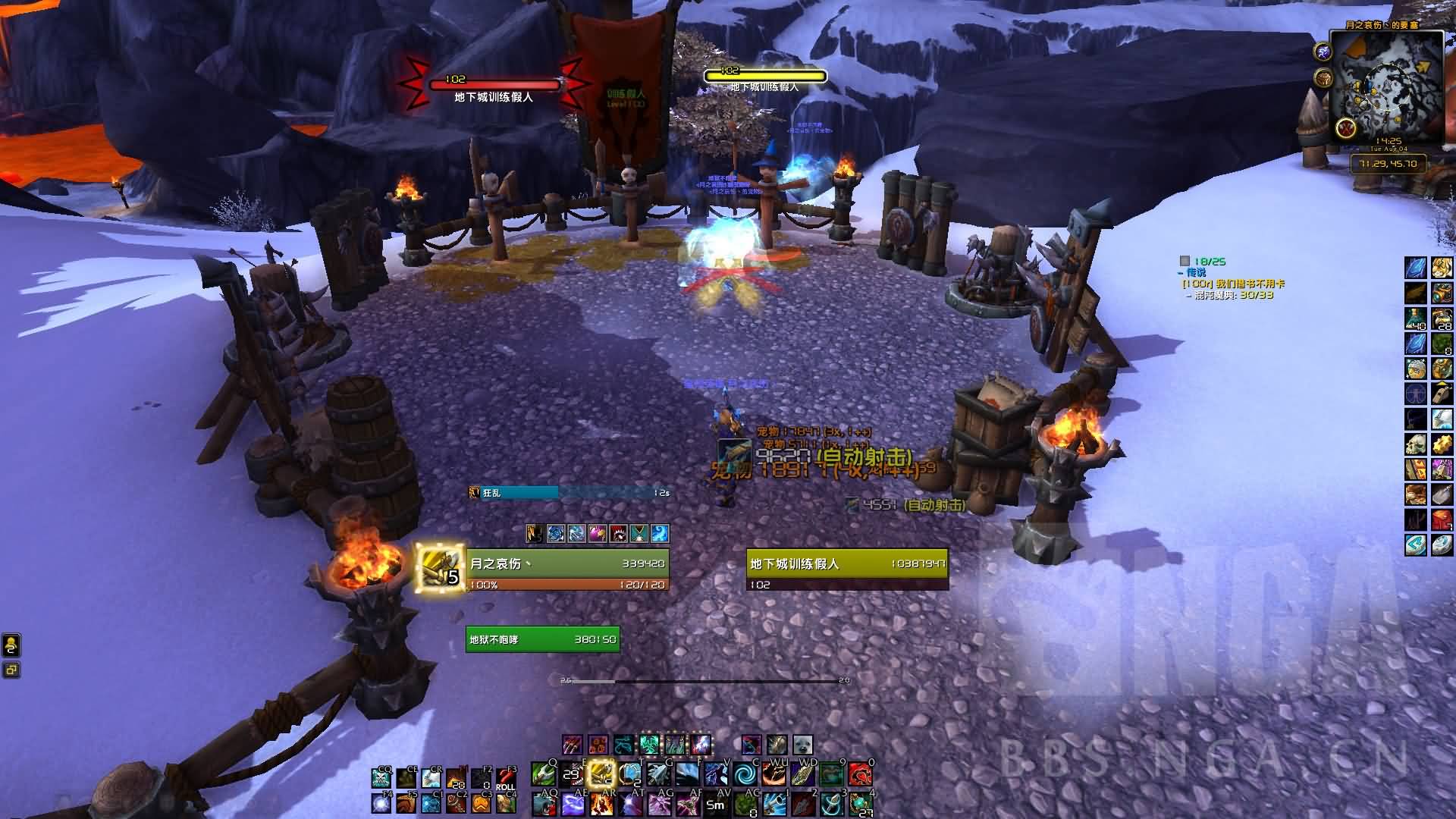Use the whistle item on the right bar
The width and height of the screenshot is (1456, 819).
[x=1441, y=394]
